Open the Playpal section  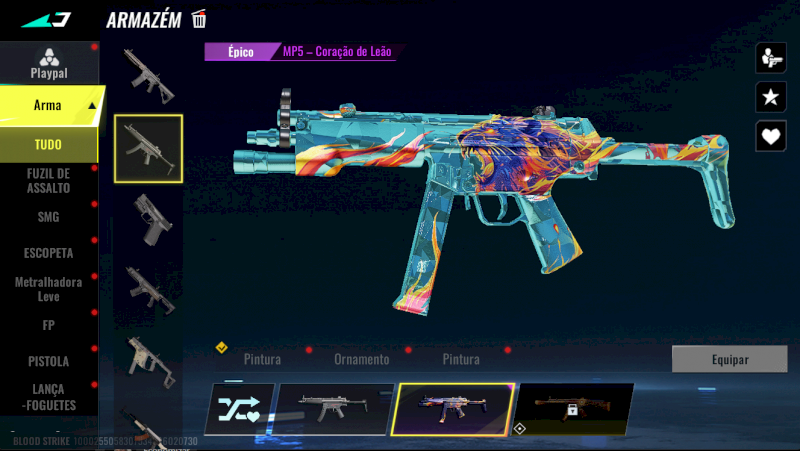coord(47,64)
